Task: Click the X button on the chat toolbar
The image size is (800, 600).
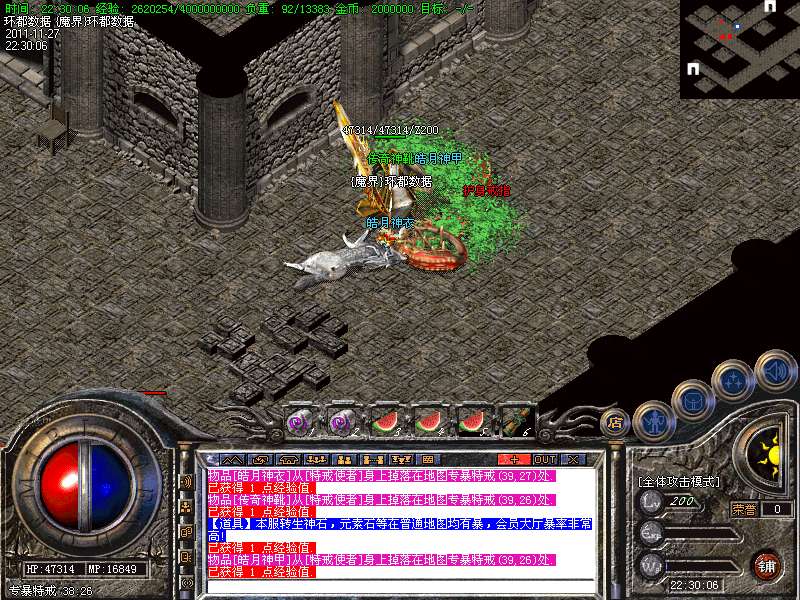Action: tap(572, 459)
